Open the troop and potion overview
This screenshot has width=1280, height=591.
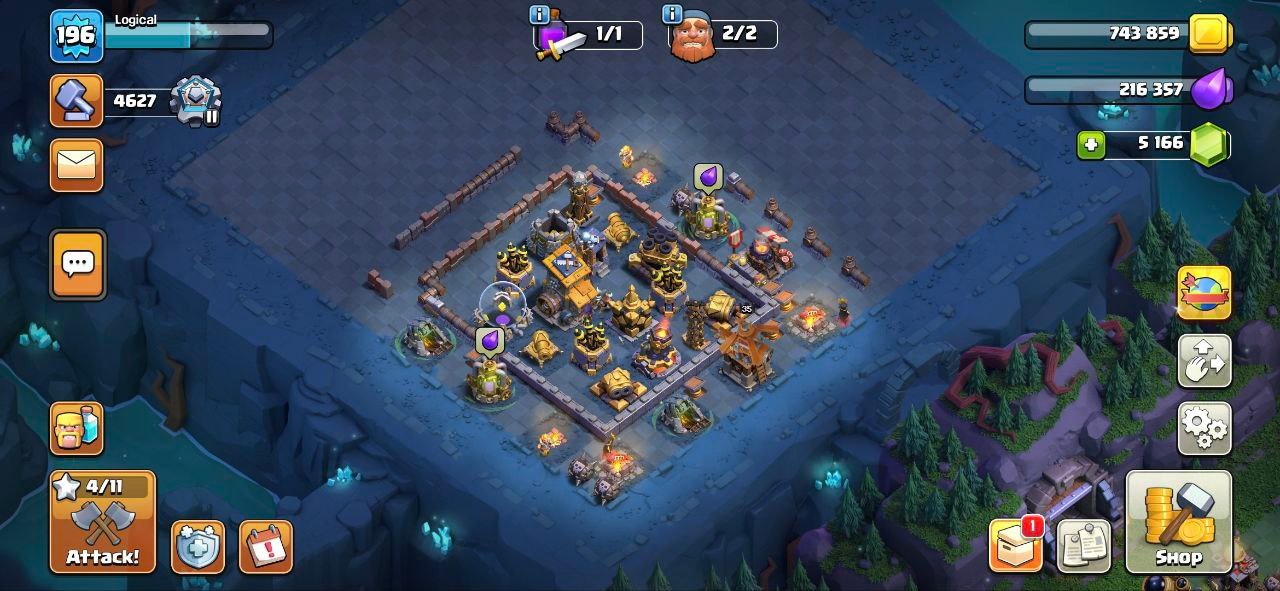(77, 428)
